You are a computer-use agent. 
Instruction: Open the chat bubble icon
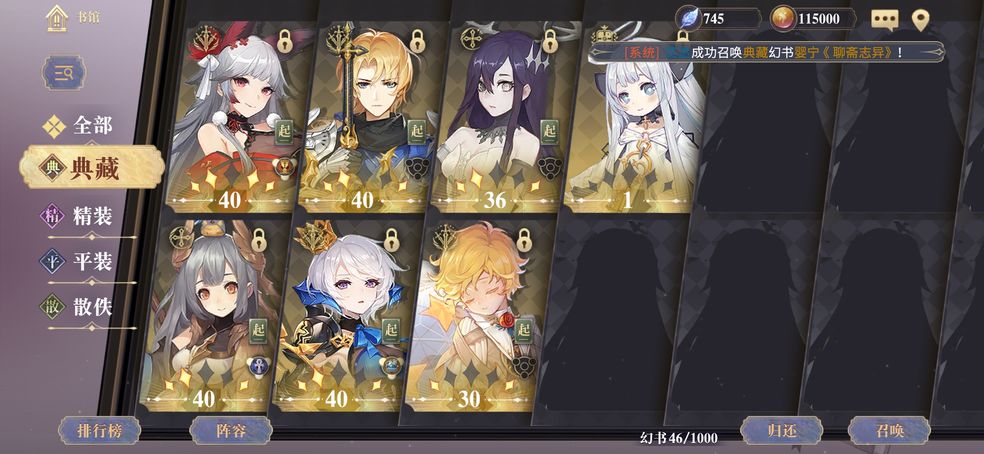pos(884,19)
